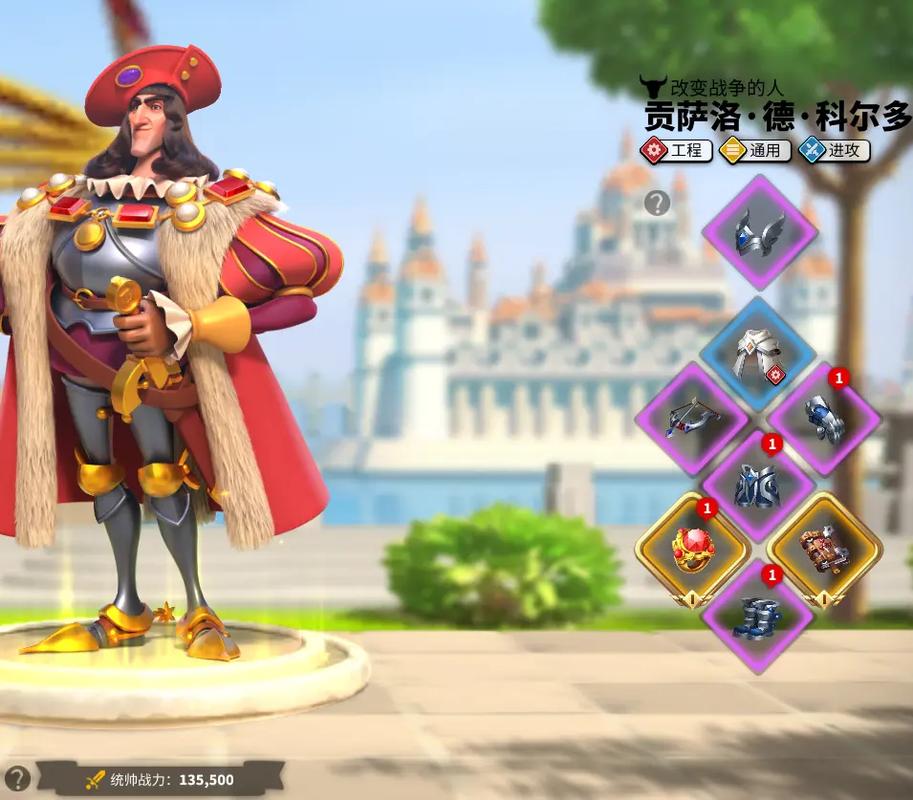Viewport: 913px width, 800px height.
Task: Show help for 统帅战力 commander power
Action: pyautogui.click(x=17, y=778)
